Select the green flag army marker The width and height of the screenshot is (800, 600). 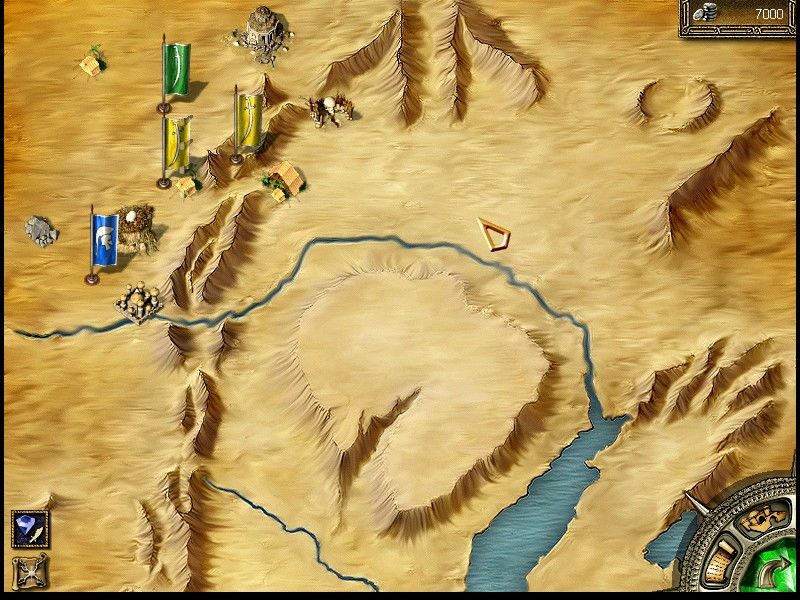point(176,70)
